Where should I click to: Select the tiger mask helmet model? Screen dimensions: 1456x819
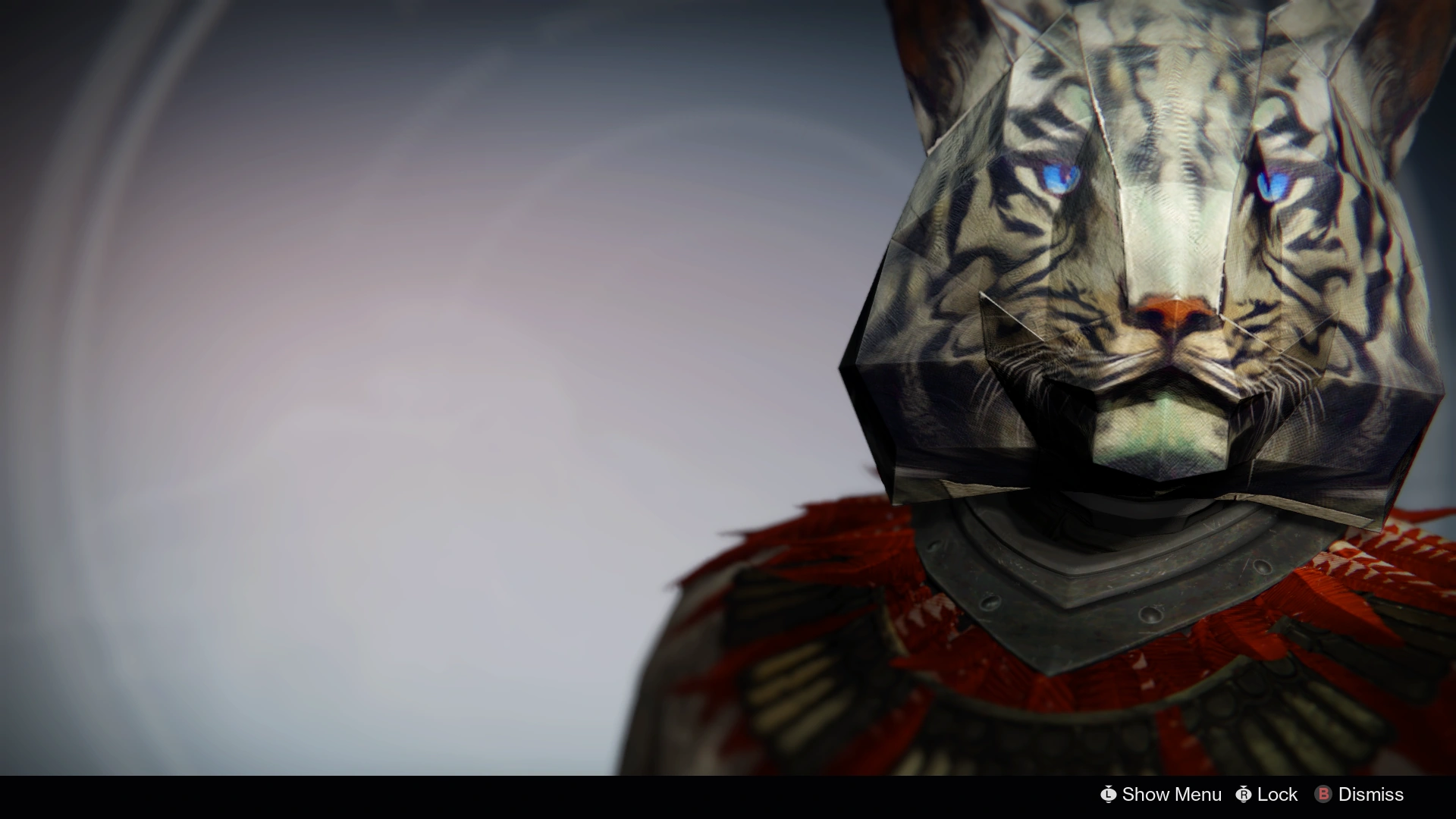(x=1137, y=265)
